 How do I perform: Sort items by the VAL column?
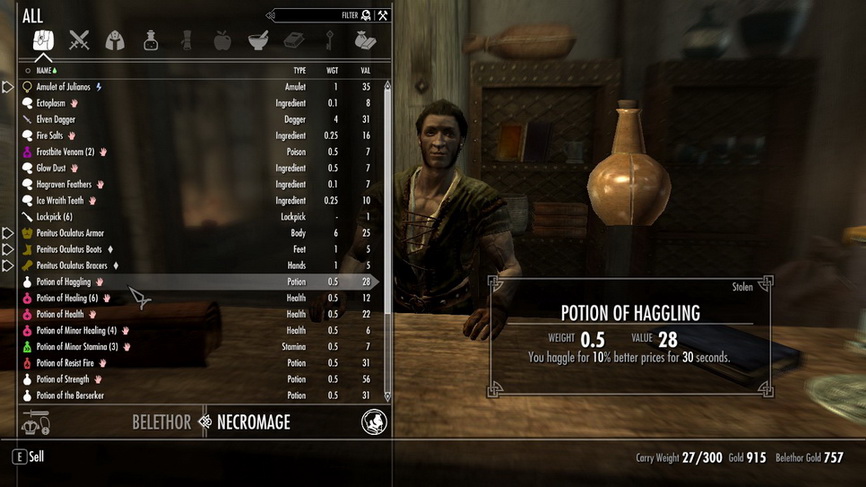pyautogui.click(x=364, y=71)
